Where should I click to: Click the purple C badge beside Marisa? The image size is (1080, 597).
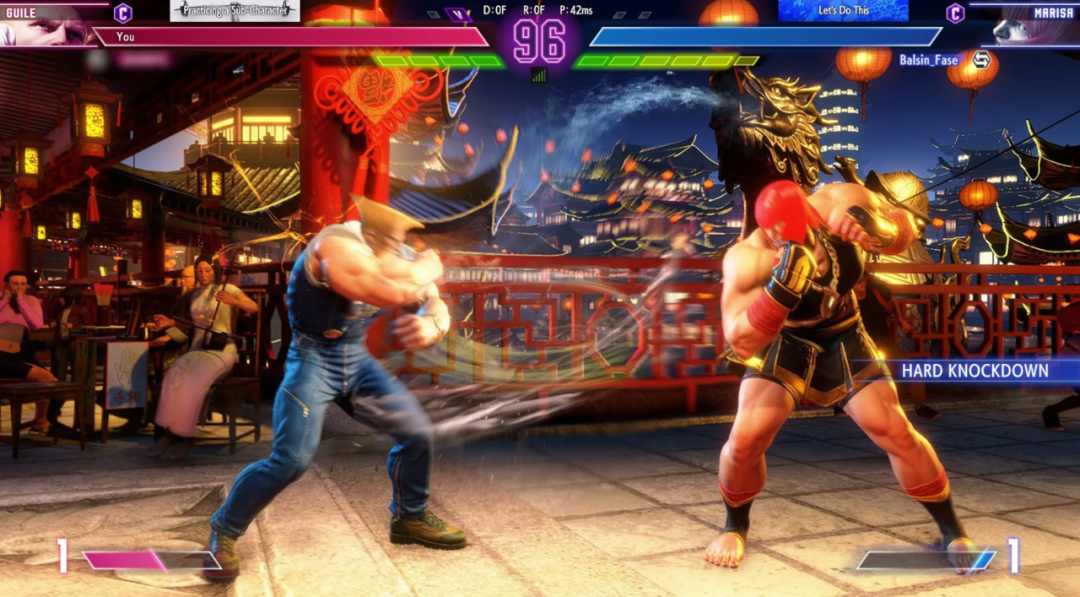tap(956, 13)
